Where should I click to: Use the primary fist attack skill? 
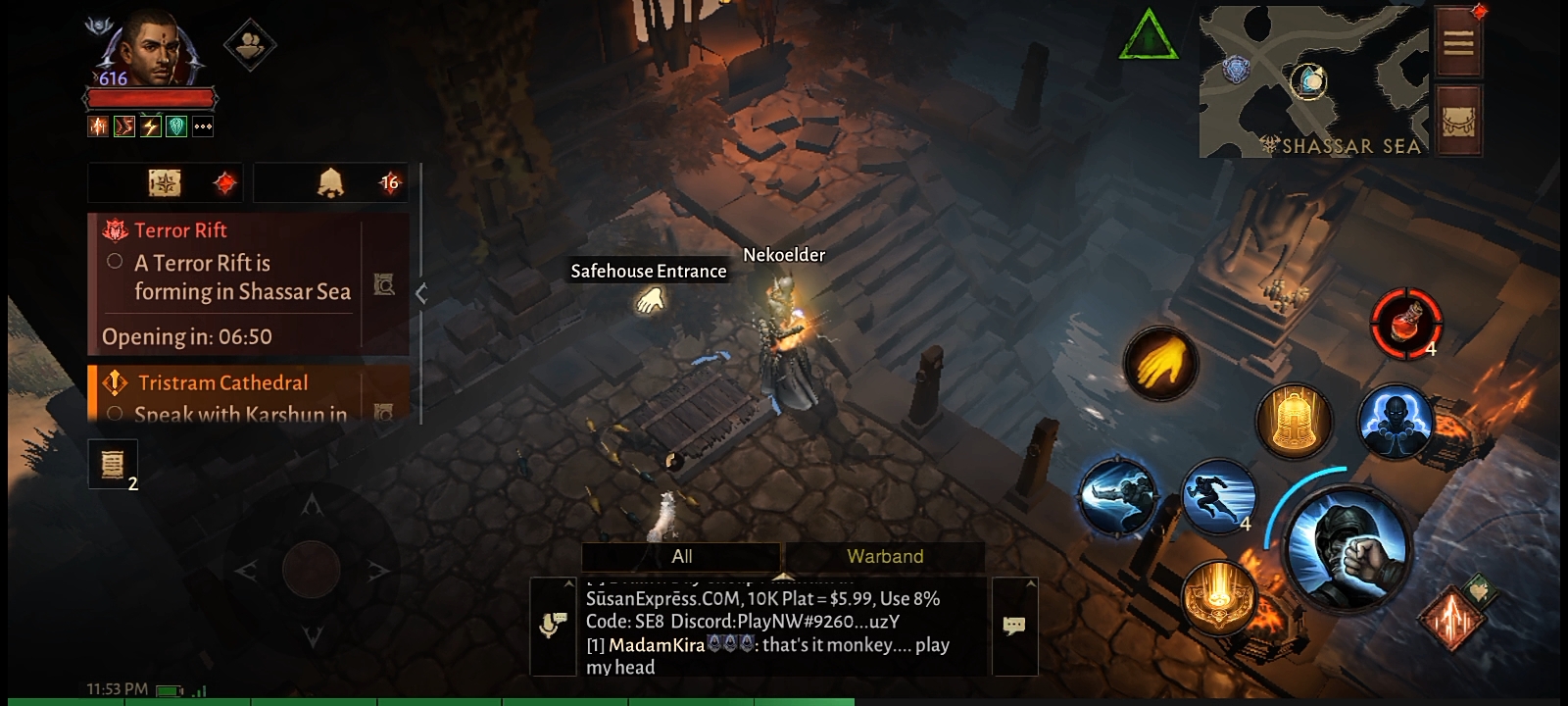coord(1348,549)
